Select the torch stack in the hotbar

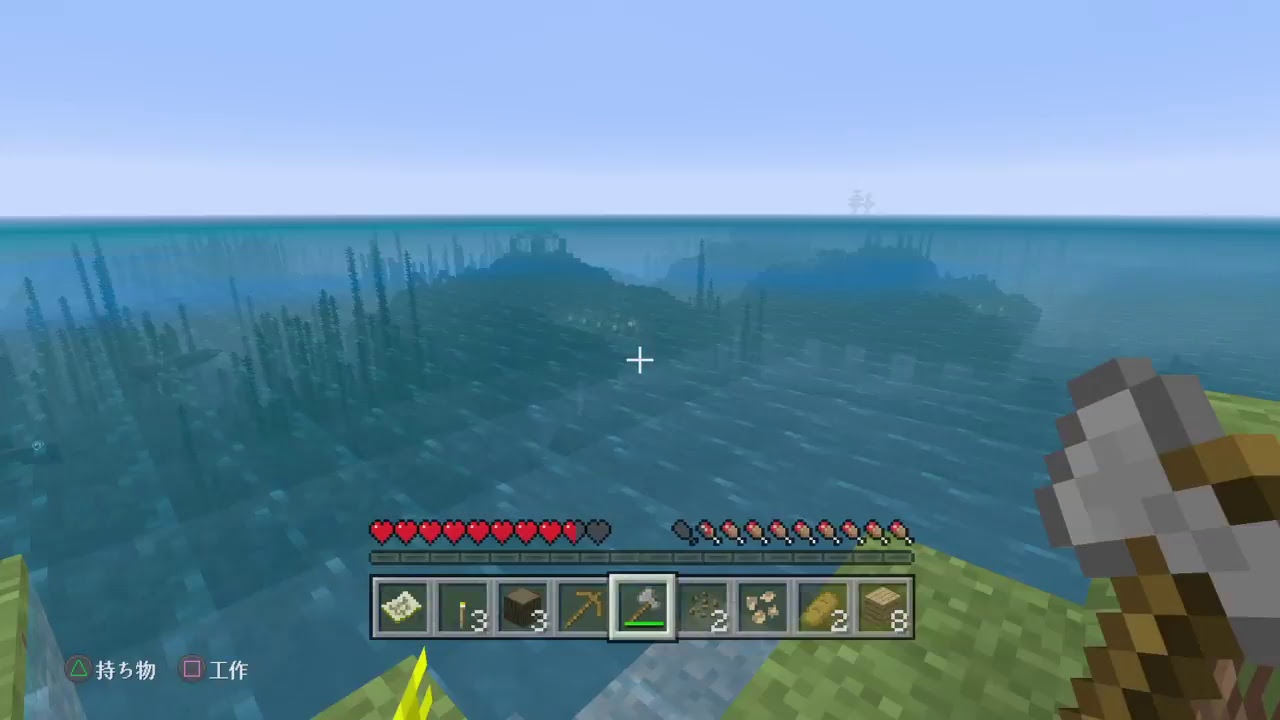(462, 605)
